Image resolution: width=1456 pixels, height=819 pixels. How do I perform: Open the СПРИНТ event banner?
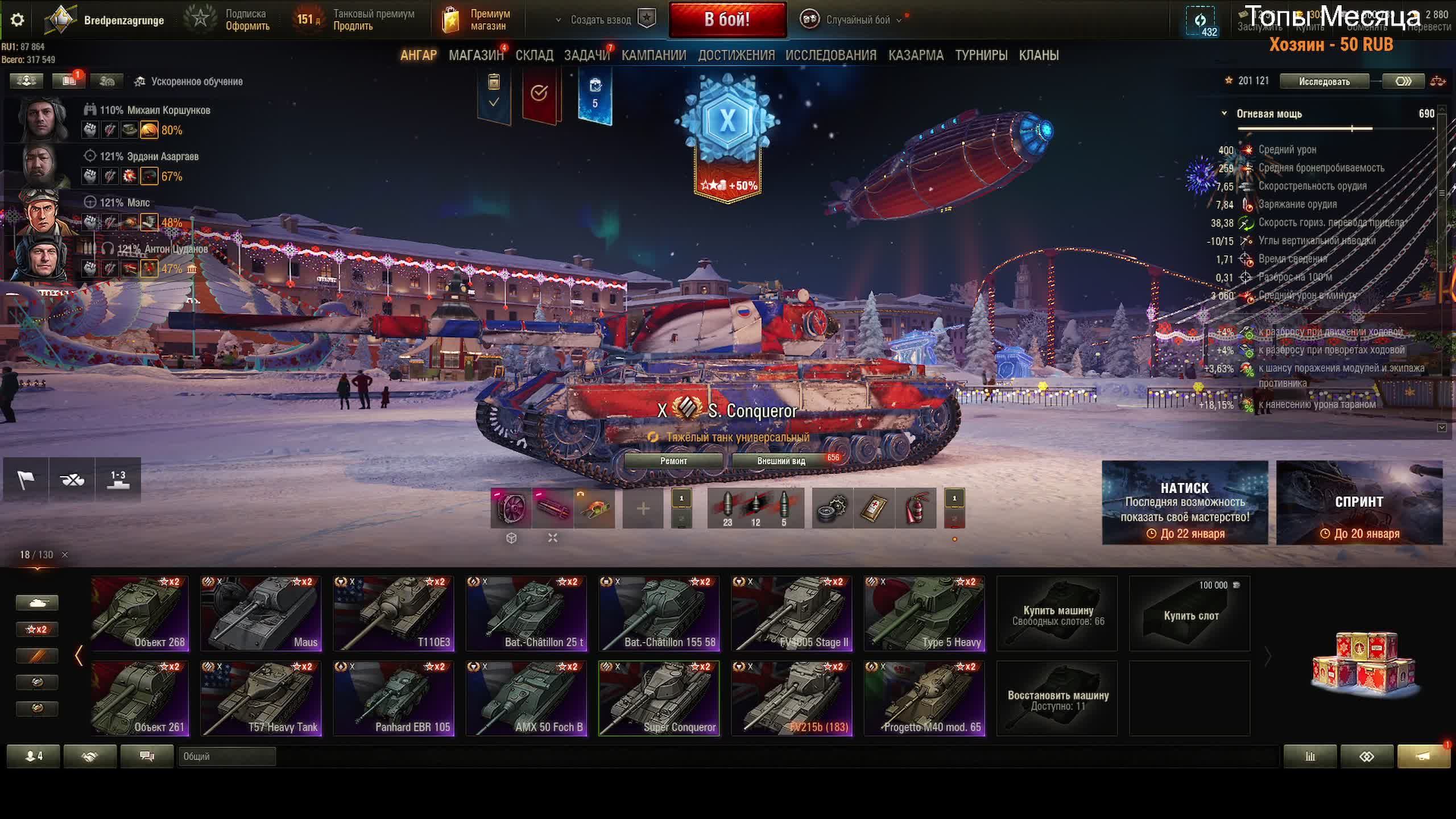[x=1359, y=503]
